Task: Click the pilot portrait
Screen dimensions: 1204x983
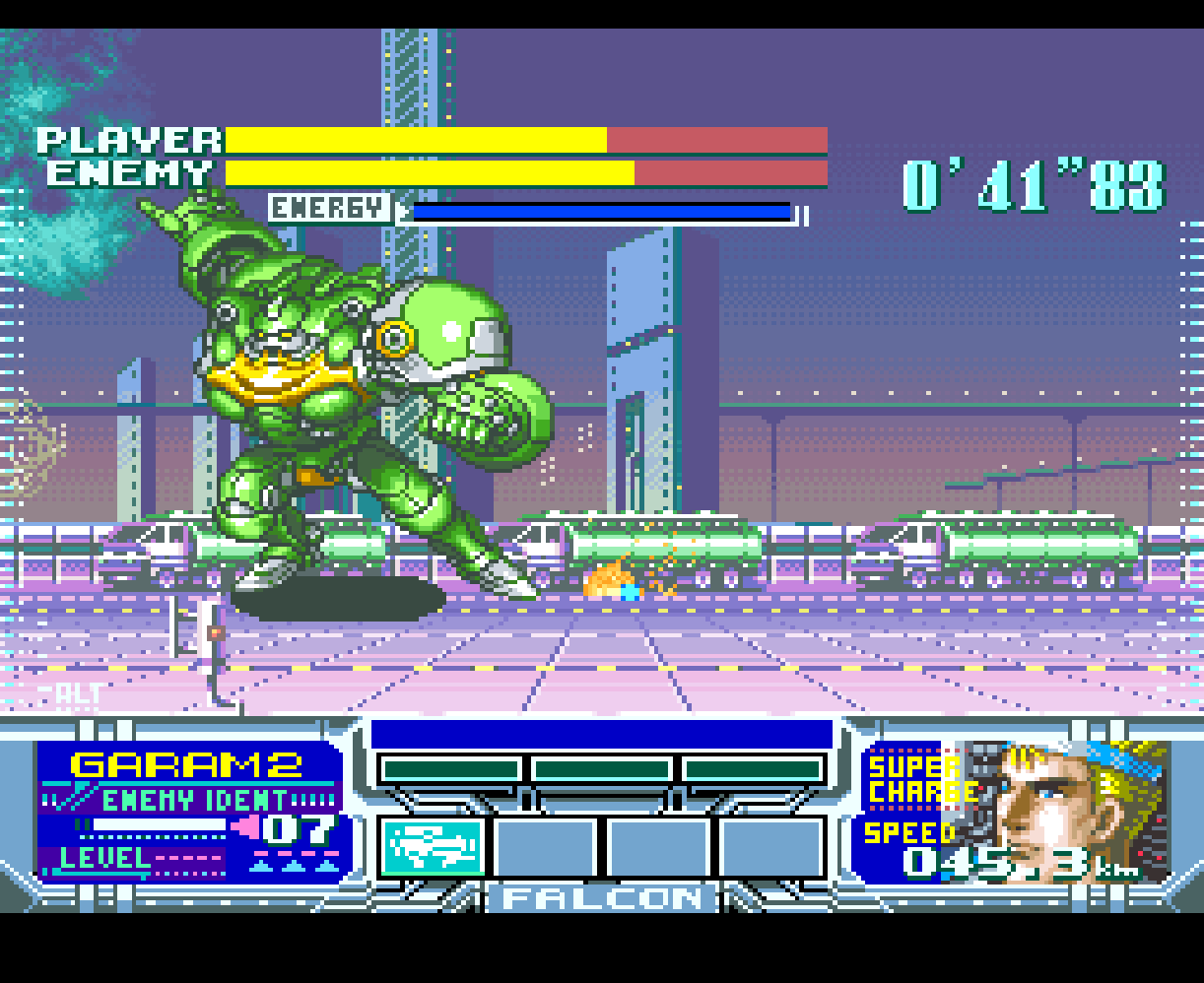Action: [1069, 810]
